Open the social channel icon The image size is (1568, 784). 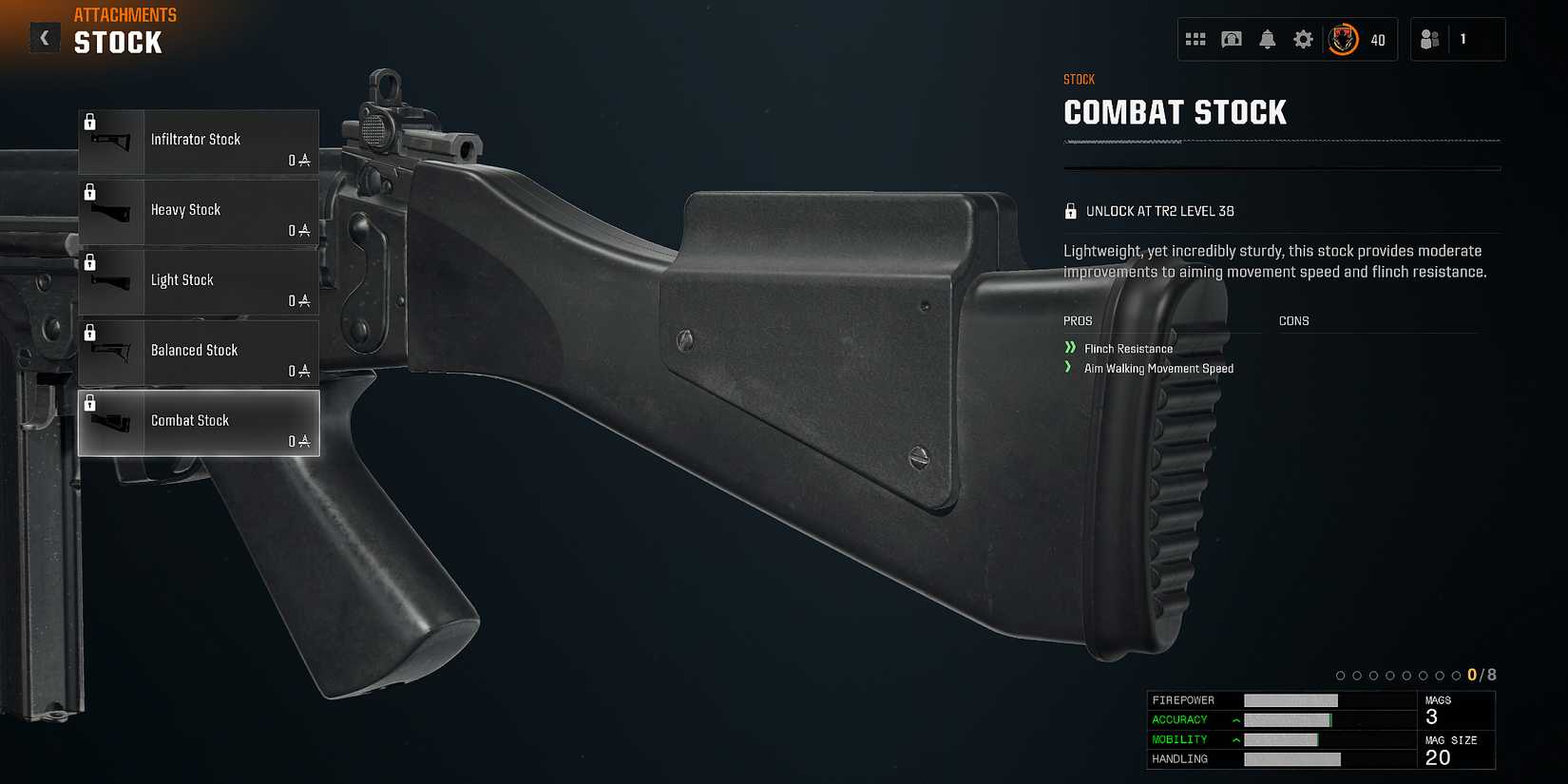point(1232,39)
